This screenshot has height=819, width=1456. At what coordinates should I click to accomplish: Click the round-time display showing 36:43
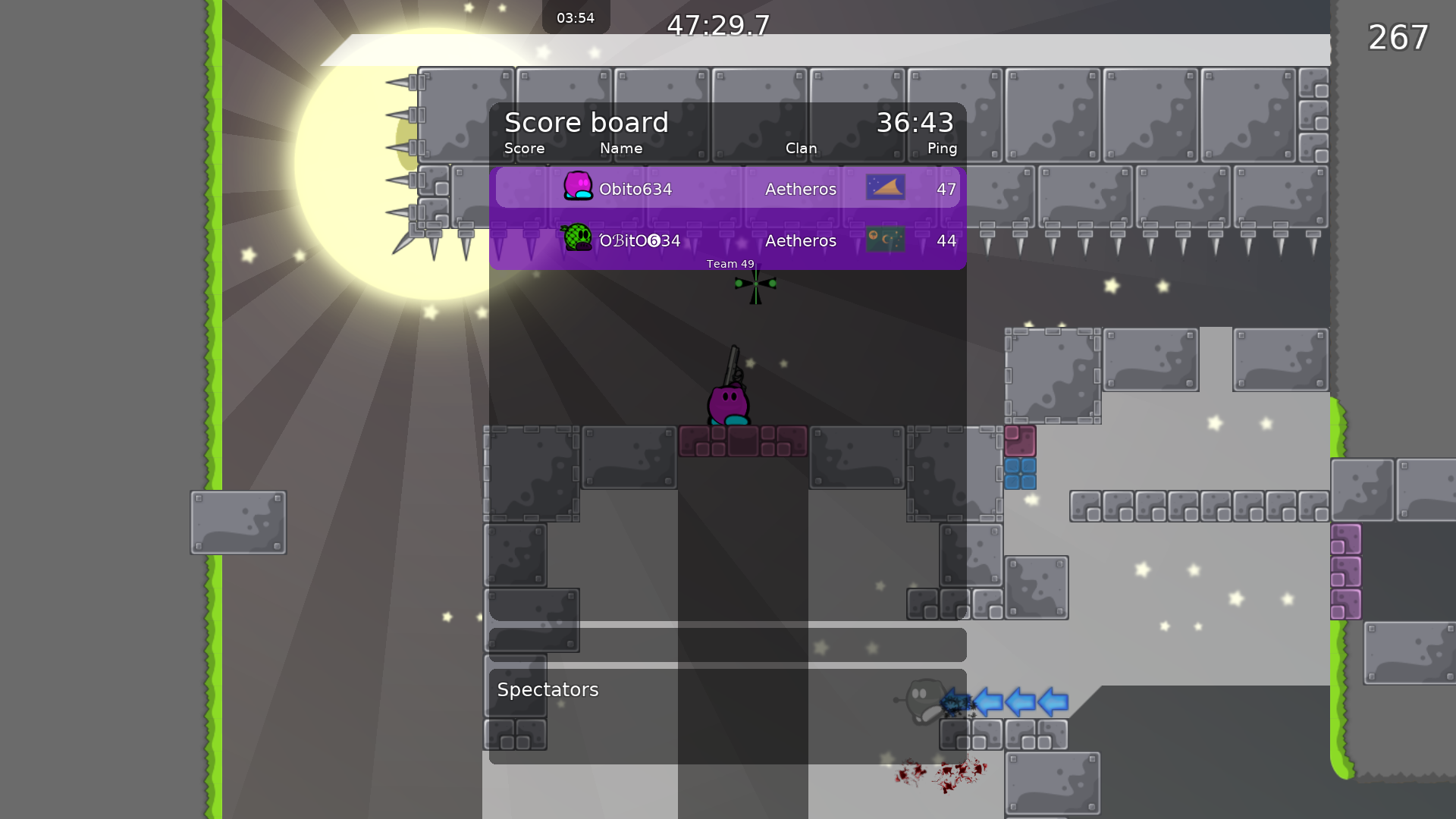(915, 122)
